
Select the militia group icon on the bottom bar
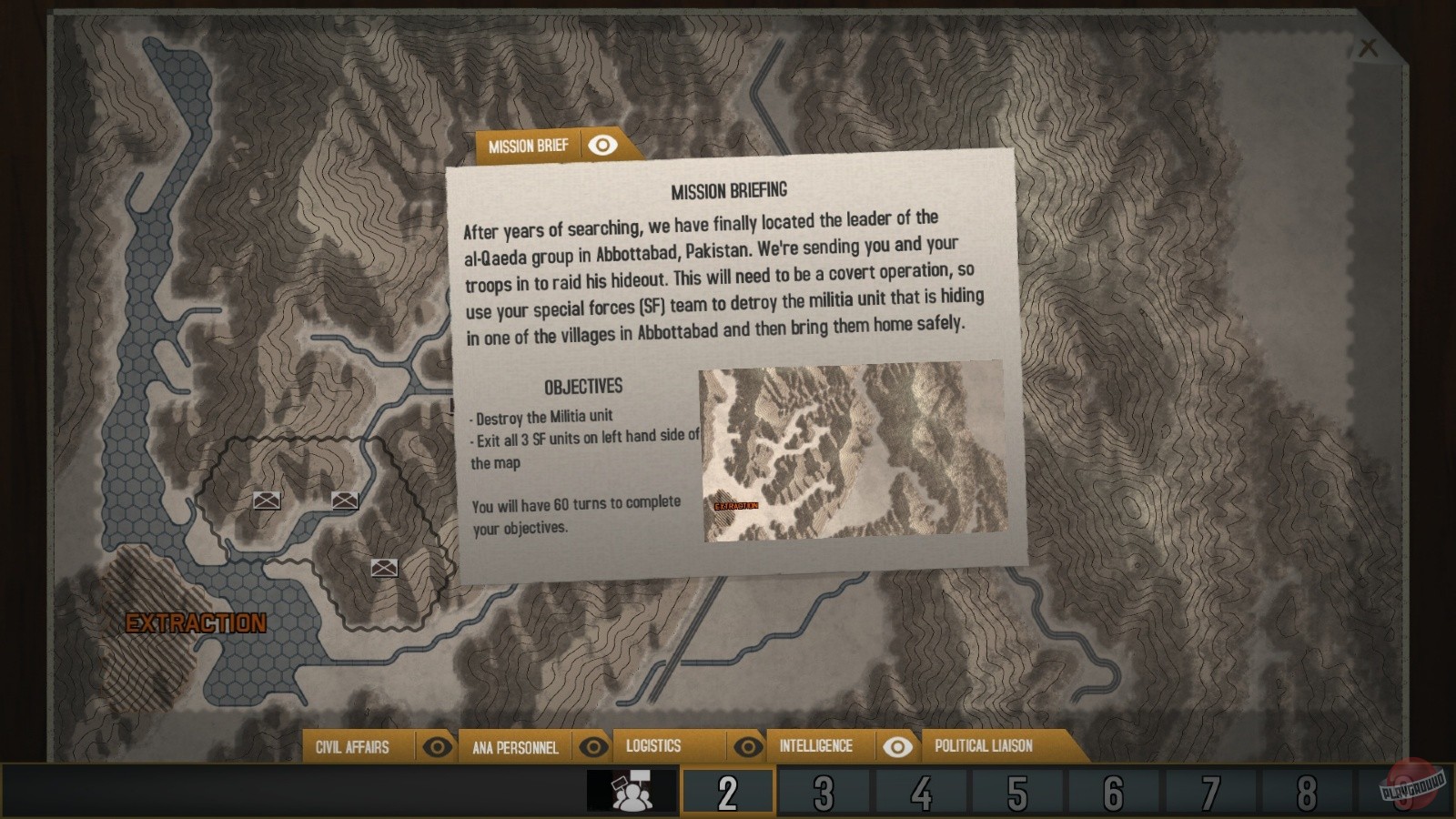click(631, 791)
